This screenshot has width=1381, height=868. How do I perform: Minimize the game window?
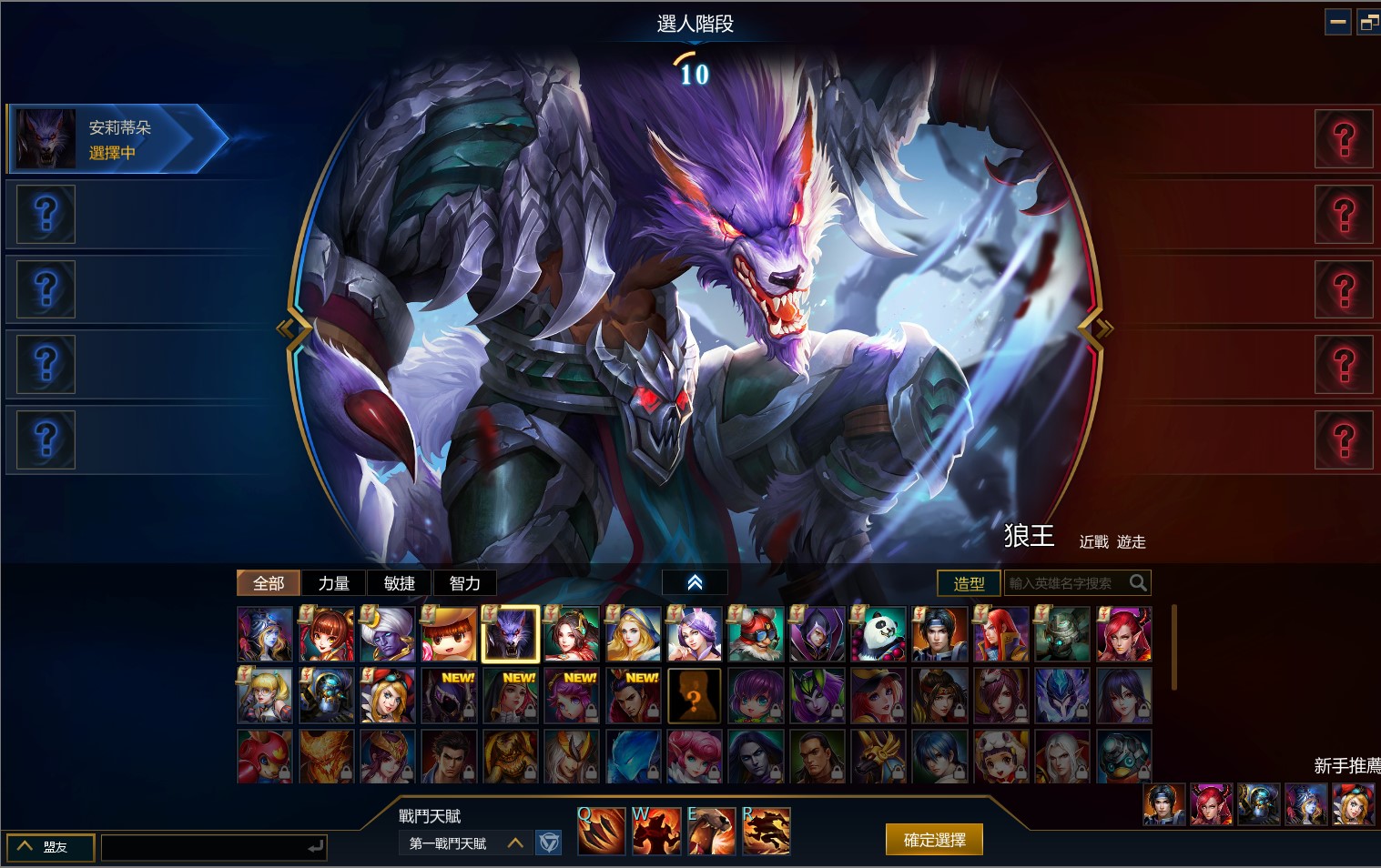[x=1337, y=22]
